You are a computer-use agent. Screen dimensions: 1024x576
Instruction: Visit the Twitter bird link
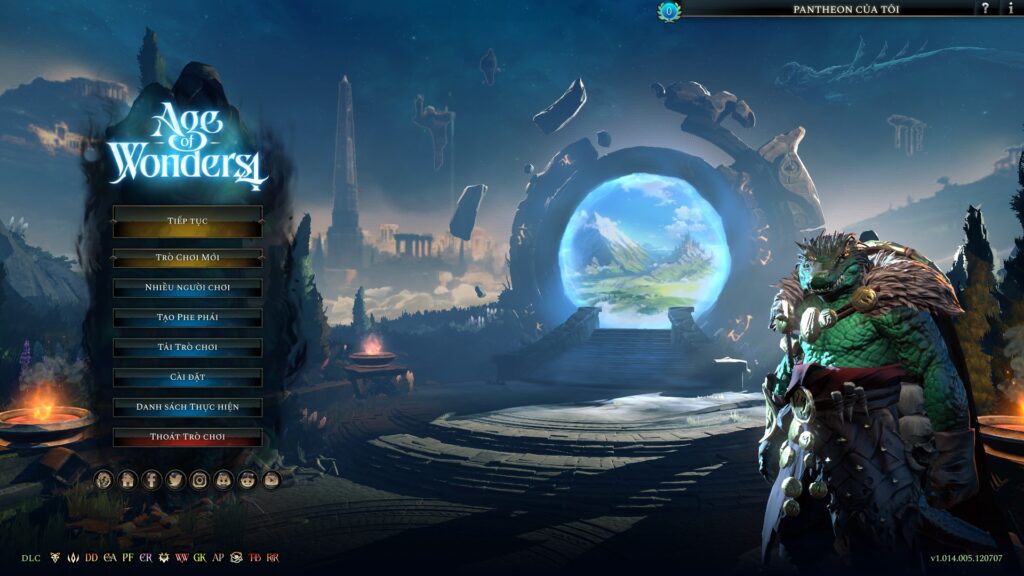[x=175, y=480]
